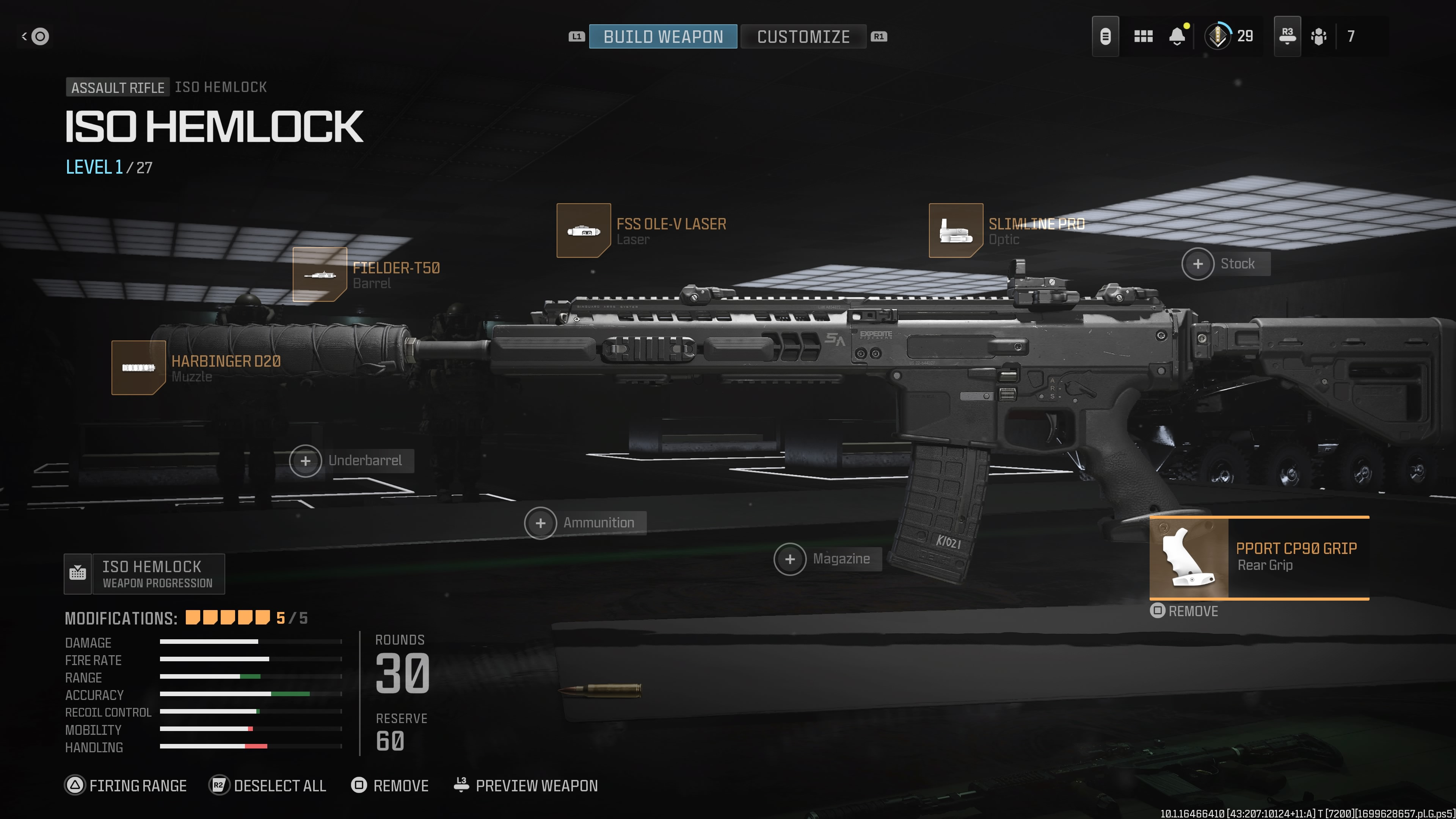Screen dimensions: 1456x819
Task: Expand the Underbarrel attachment slot
Action: (x=305, y=461)
